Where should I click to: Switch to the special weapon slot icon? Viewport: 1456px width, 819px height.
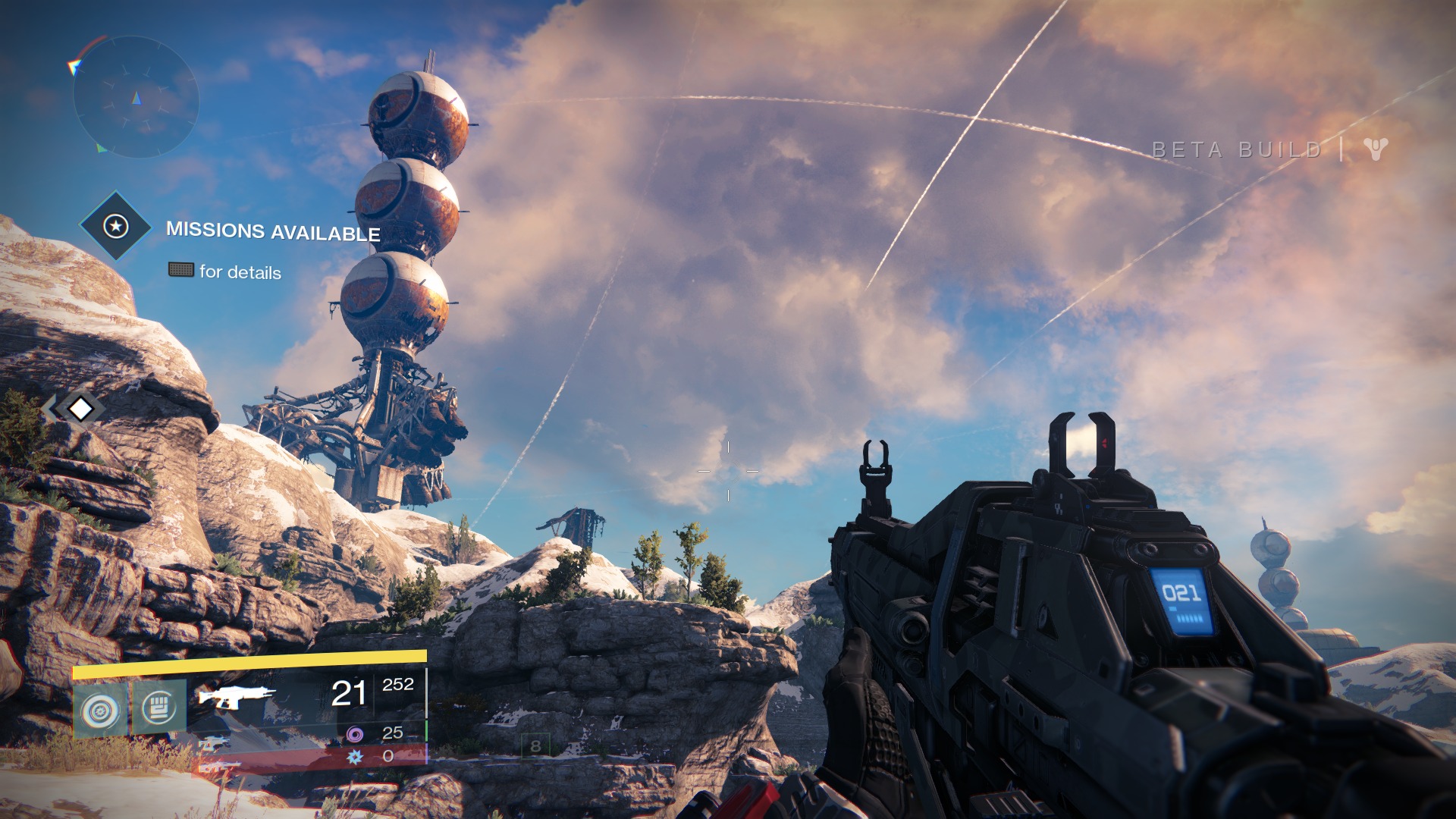point(214,744)
